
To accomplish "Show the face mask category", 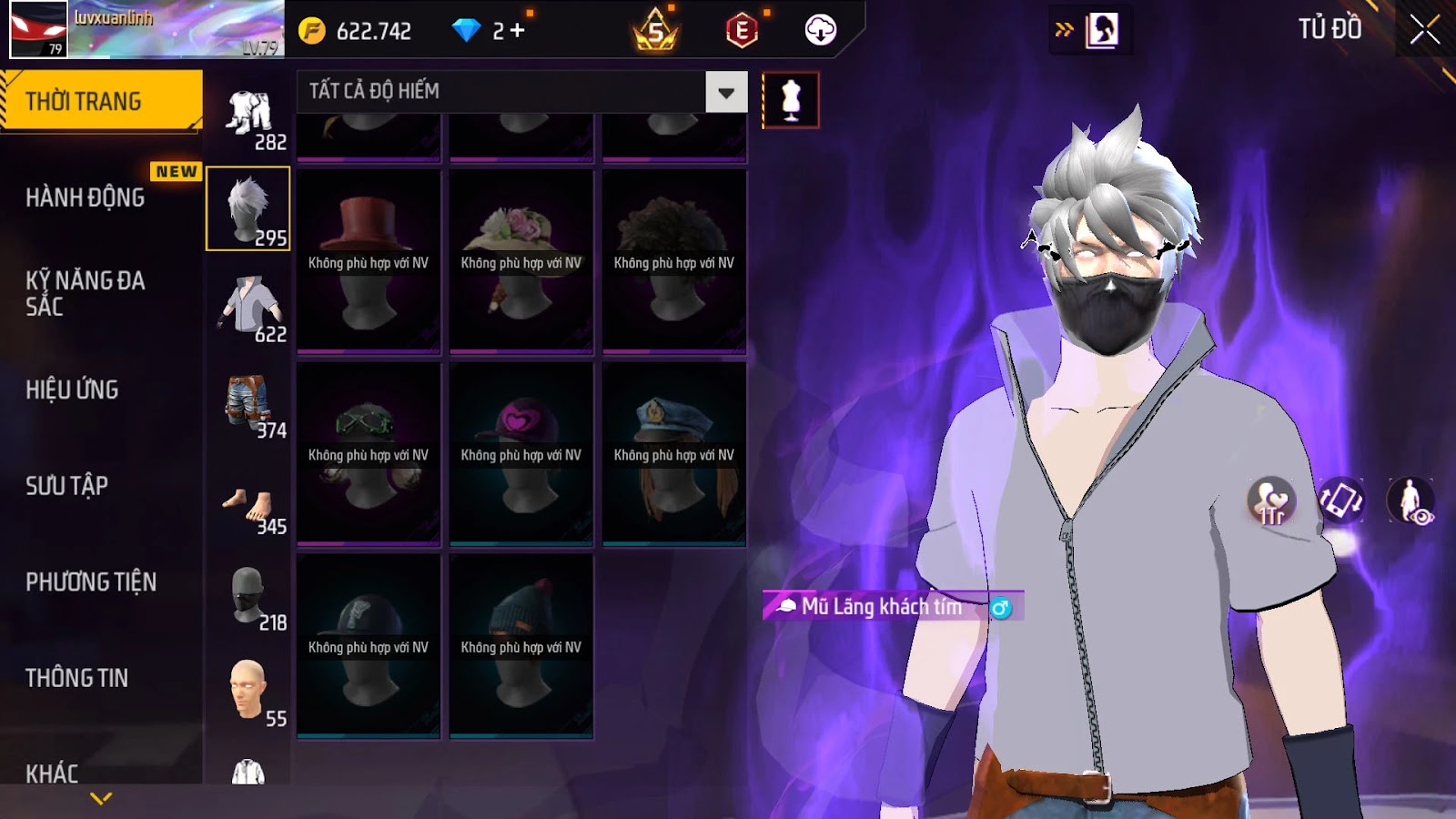I will 248,596.
